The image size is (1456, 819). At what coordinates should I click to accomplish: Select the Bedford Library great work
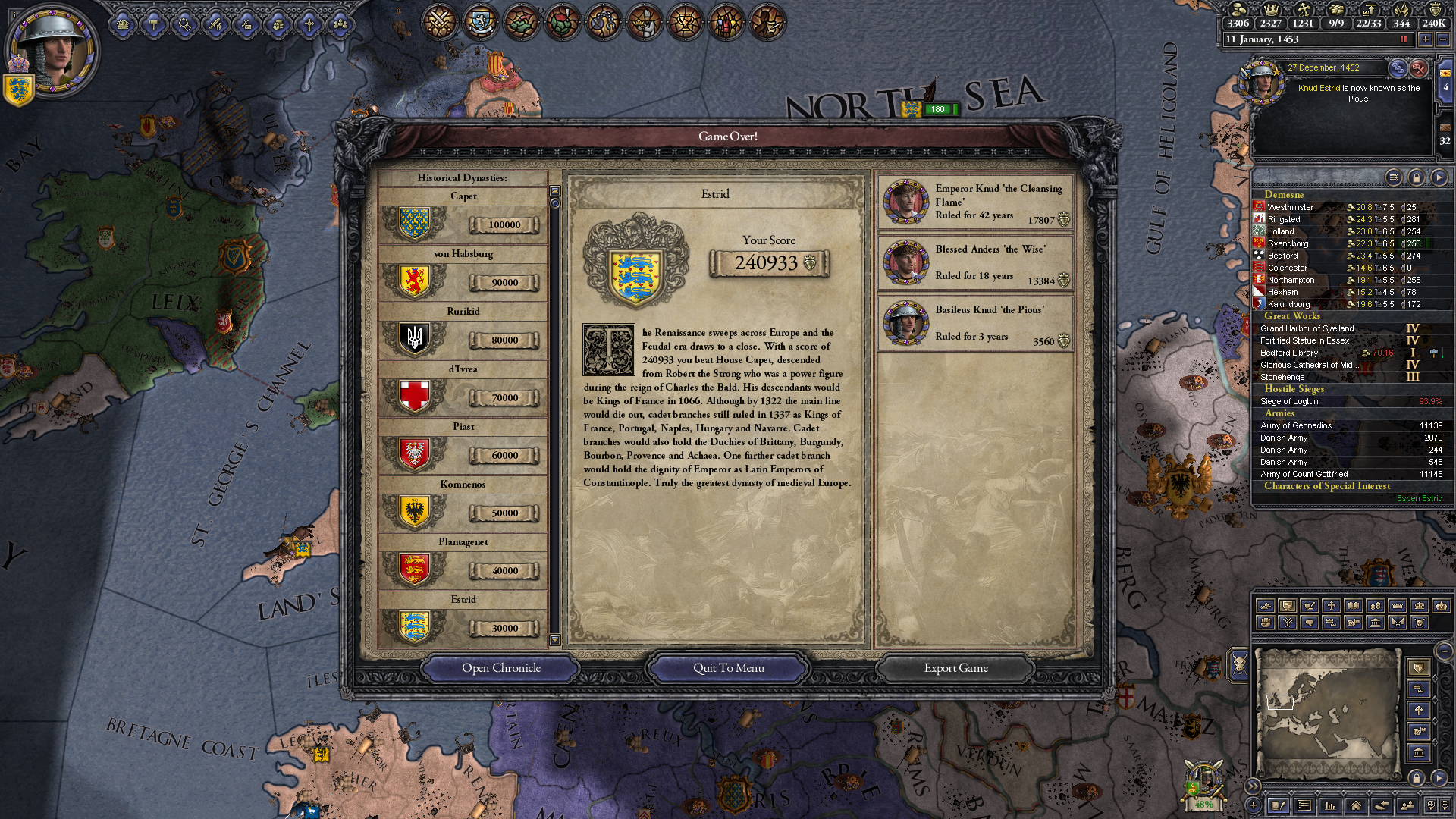click(1288, 353)
